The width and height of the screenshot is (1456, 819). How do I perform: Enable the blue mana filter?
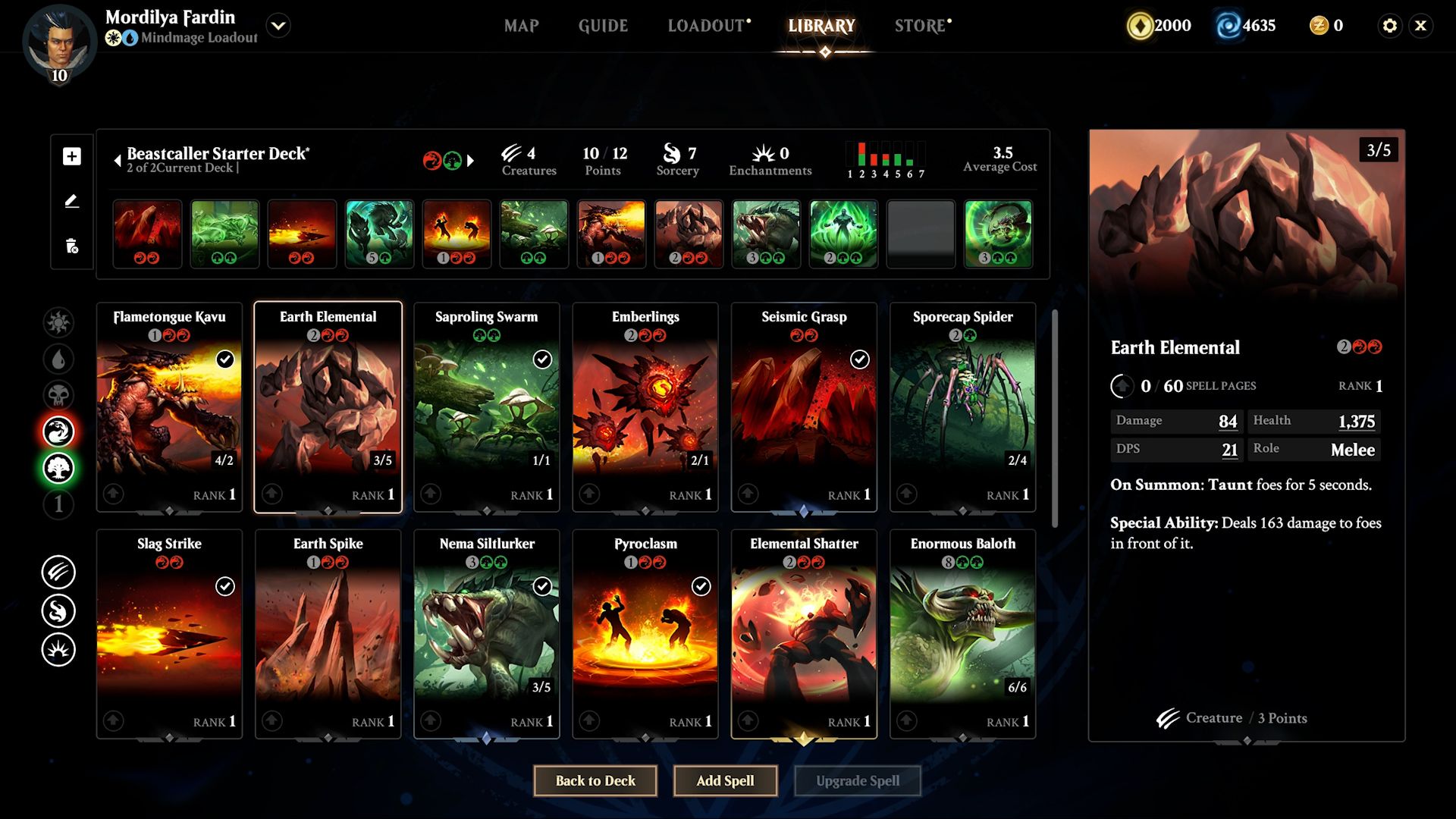[59, 359]
